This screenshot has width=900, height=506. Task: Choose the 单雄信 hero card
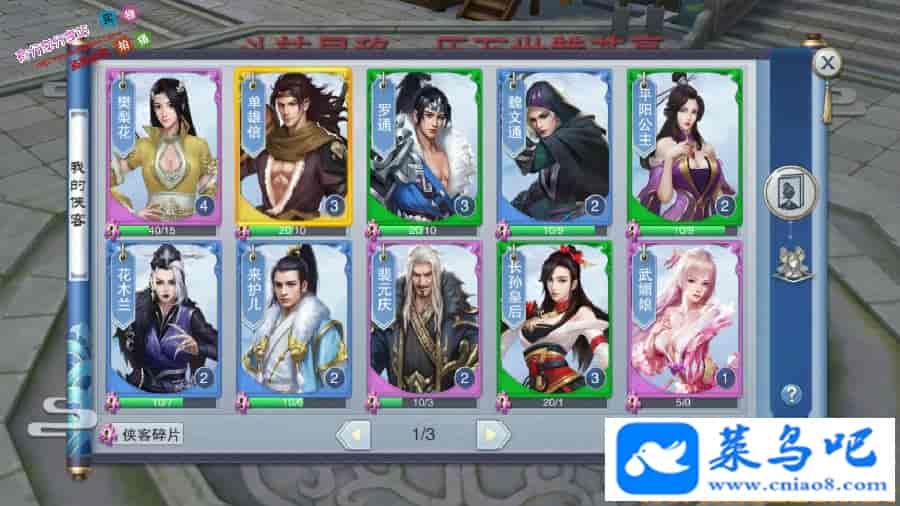pyautogui.click(x=294, y=147)
